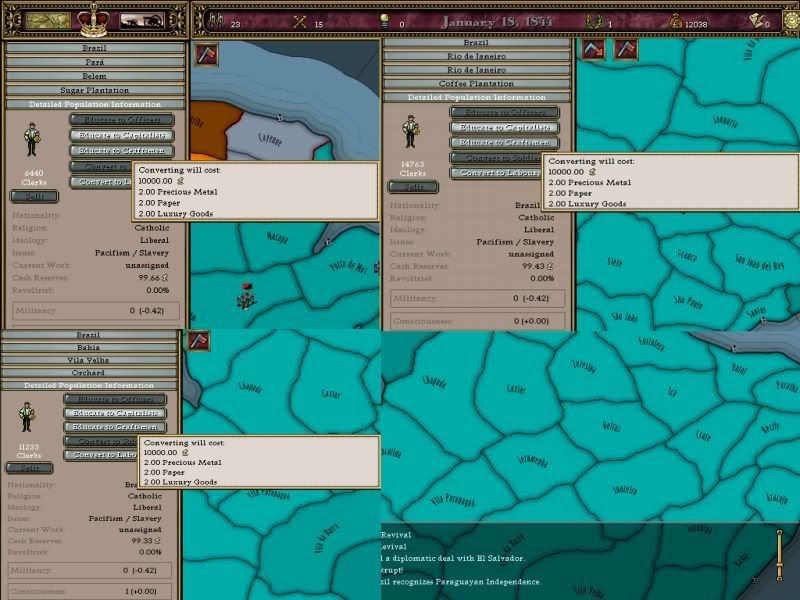Select the Sugar Plantation header

pos(93,90)
